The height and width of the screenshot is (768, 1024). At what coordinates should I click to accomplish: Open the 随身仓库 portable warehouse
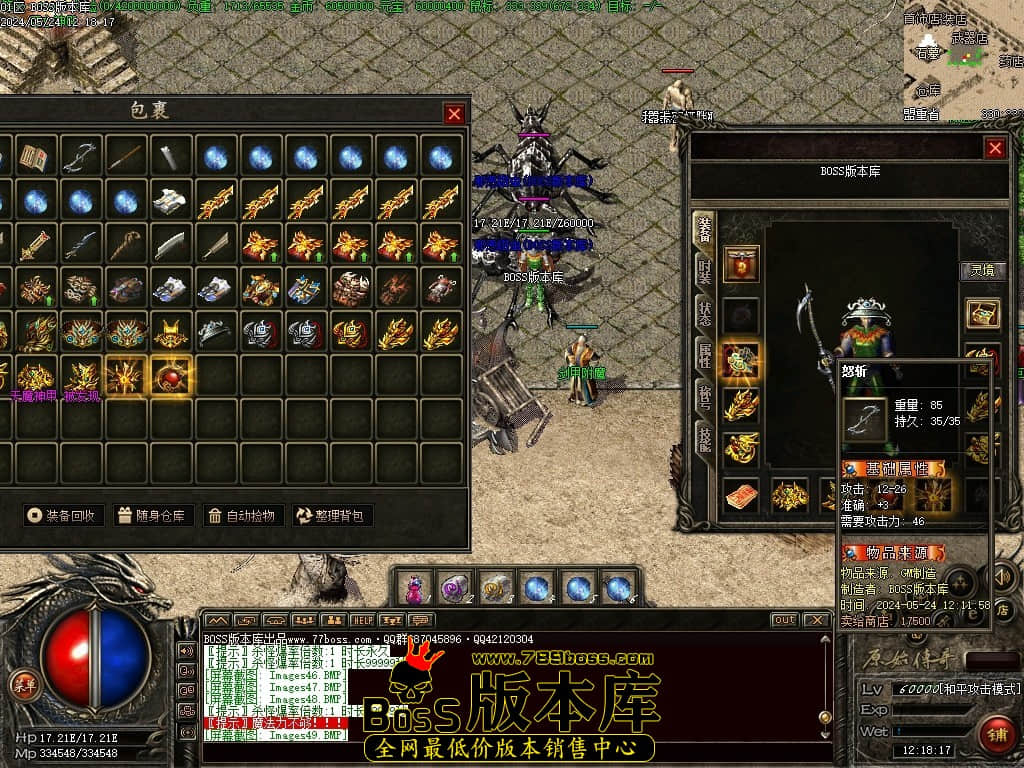[152, 516]
